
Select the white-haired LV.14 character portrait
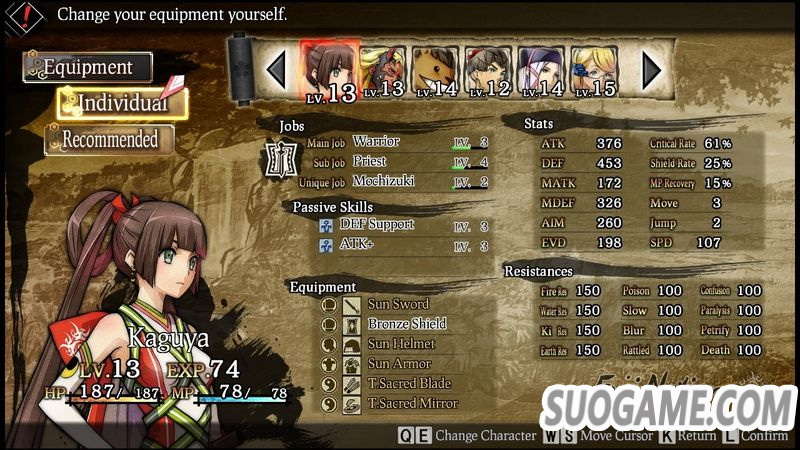[x=543, y=70]
